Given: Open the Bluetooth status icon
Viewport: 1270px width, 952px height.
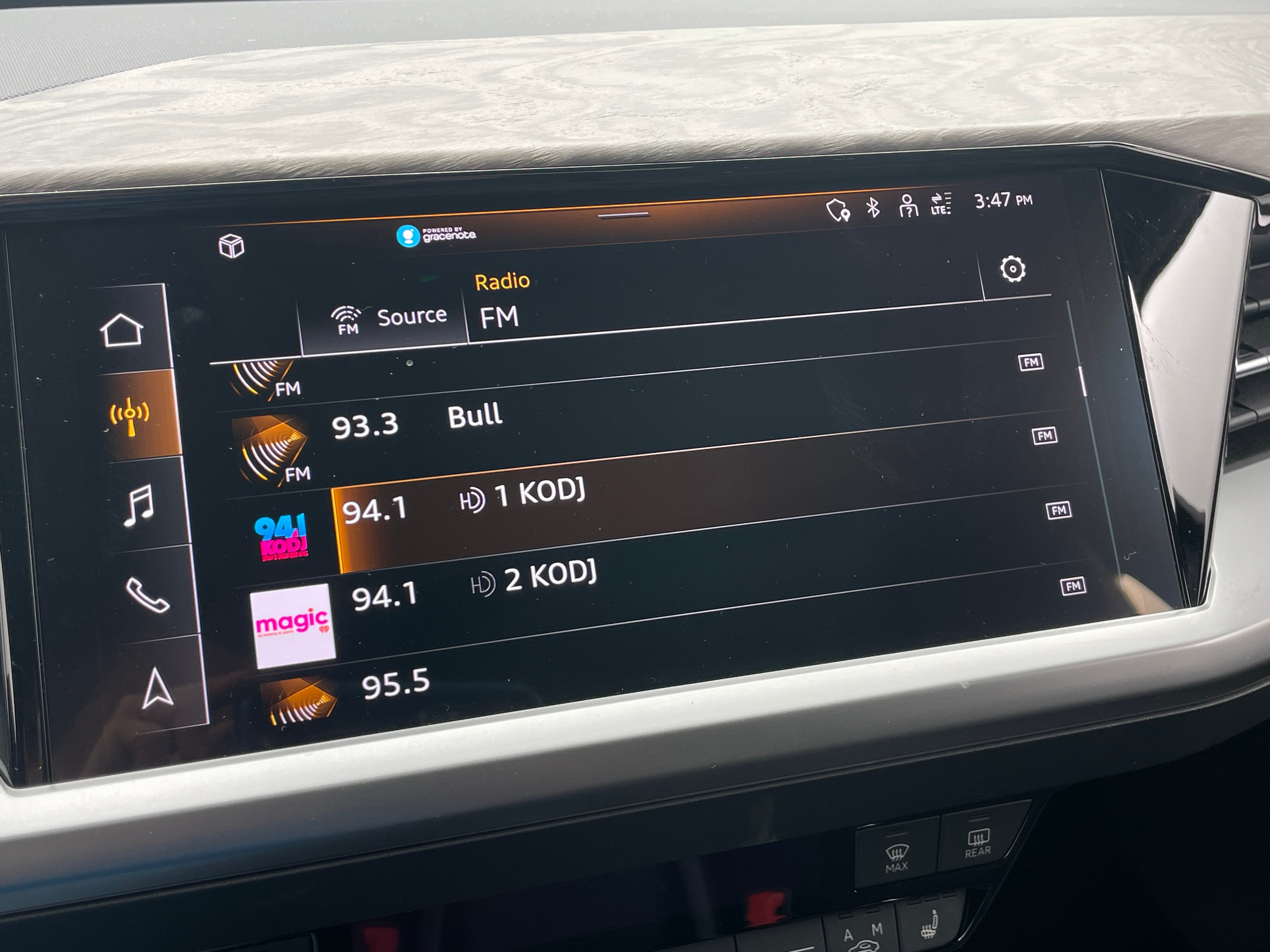Looking at the screenshot, I should [873, 207].
